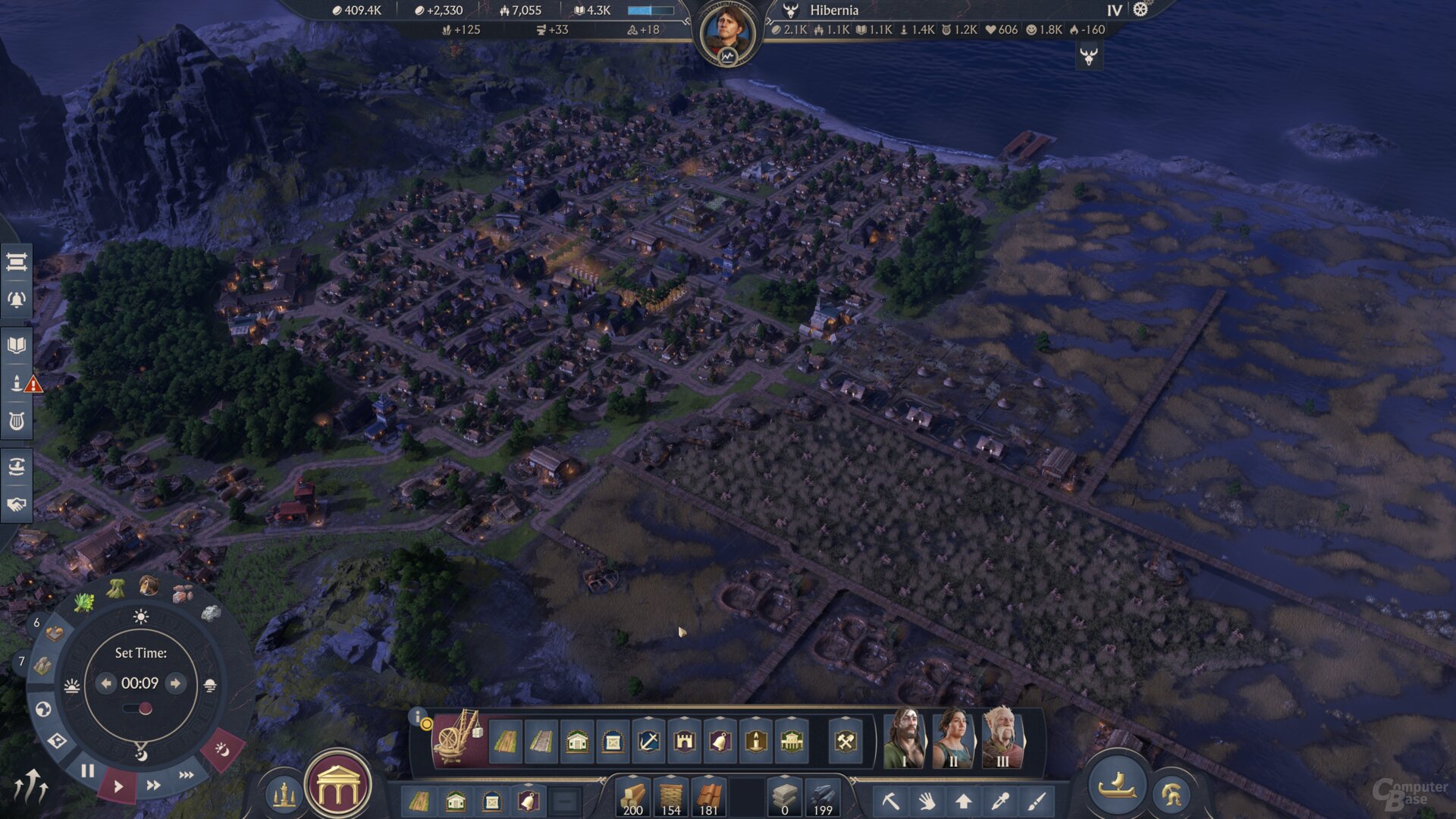This screenshot has width=1456, height=819.
Task: Toggle the coin info indicator on build bar
Action: click(425, 723)
